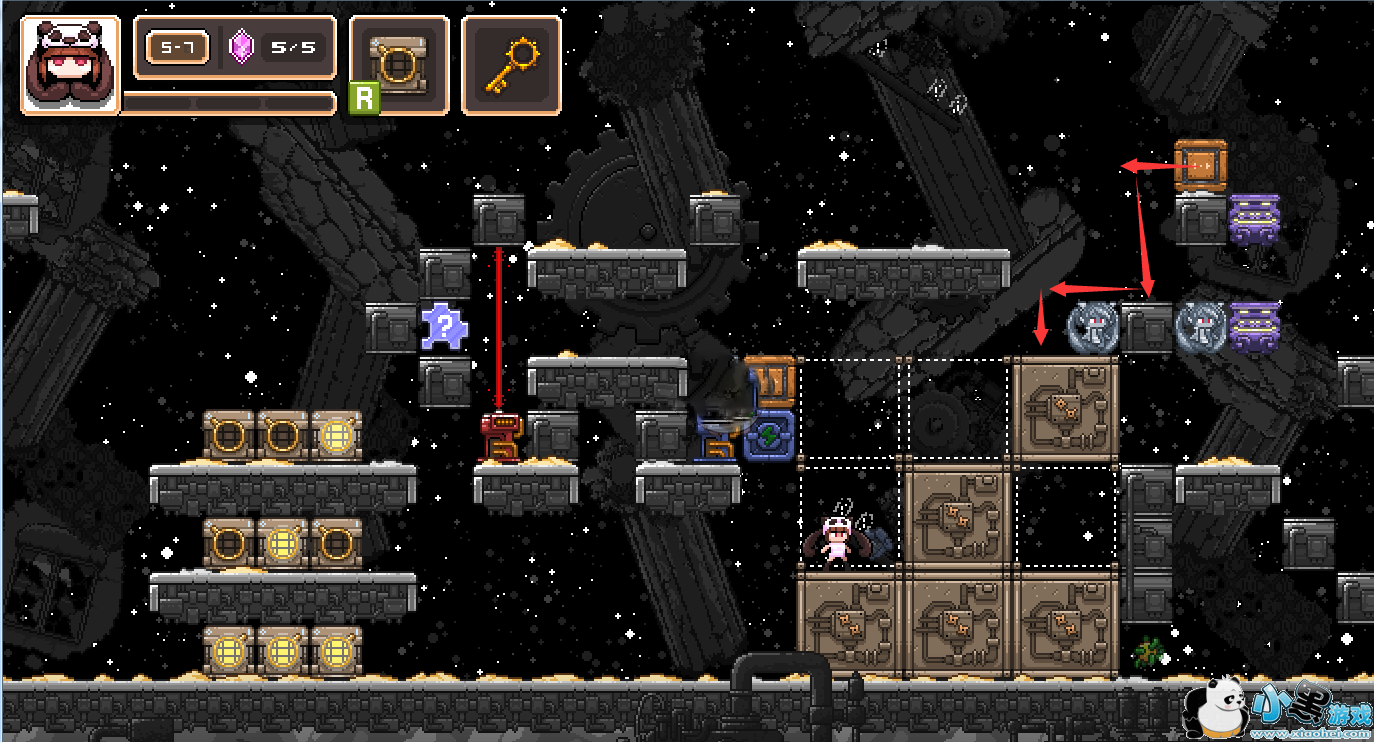Click the panda-hood character portrait
The width and height of the screenshot is (1374, 742).
click(x=70, y=65)
